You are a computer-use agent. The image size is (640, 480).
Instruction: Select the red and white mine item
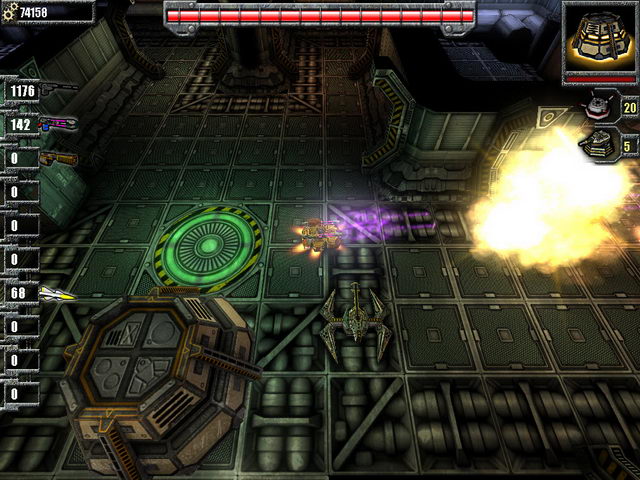click(x=601, y=104)
